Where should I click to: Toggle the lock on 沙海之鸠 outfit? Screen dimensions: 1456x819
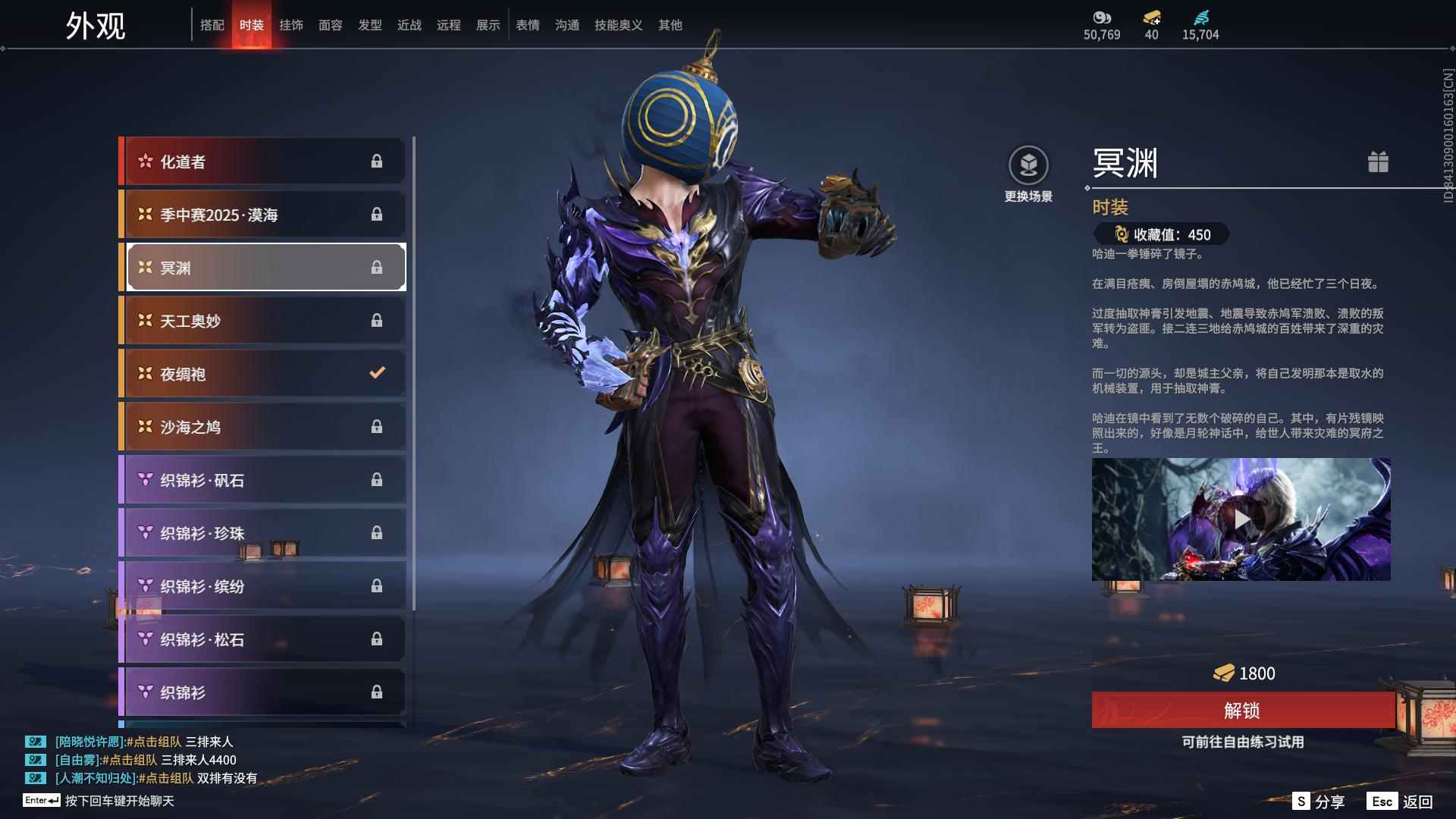pyautogui.click(x=377, y=427)
